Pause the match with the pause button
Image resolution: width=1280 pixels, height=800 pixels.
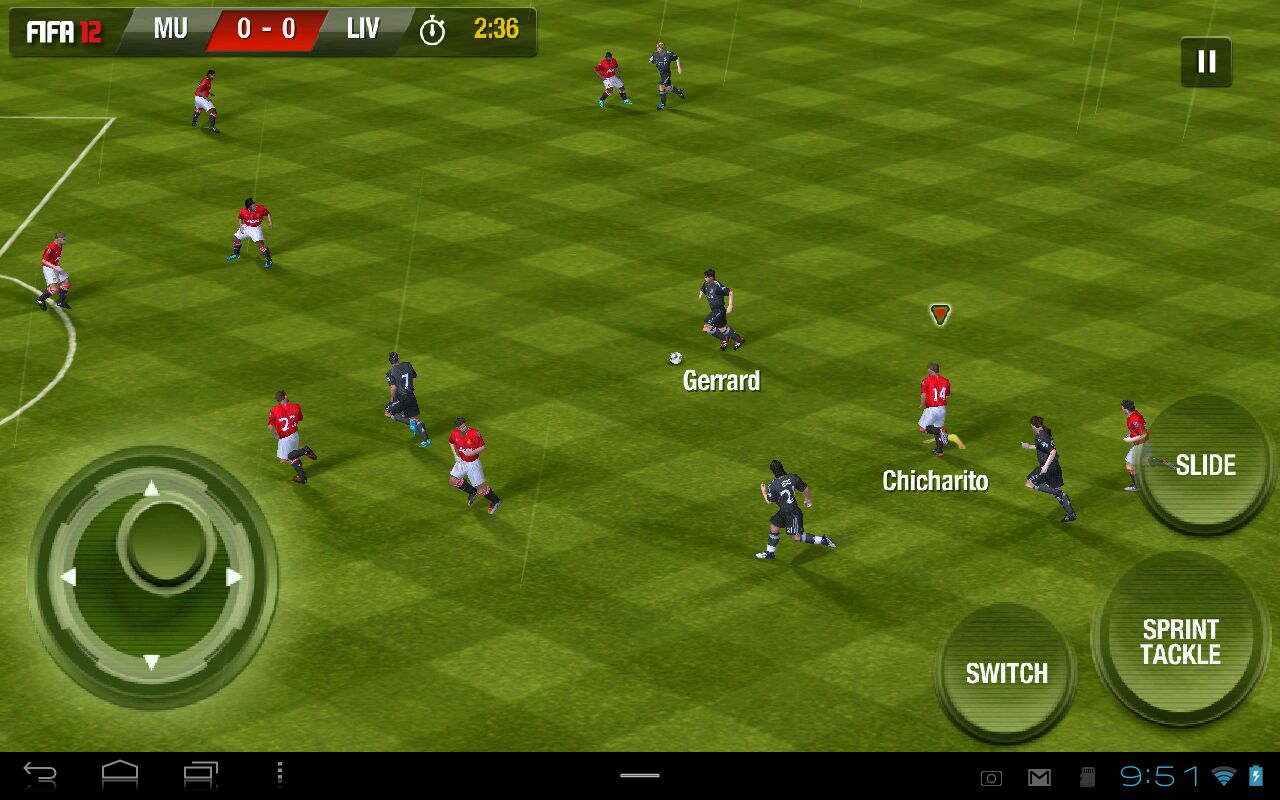pos(1206,60)
